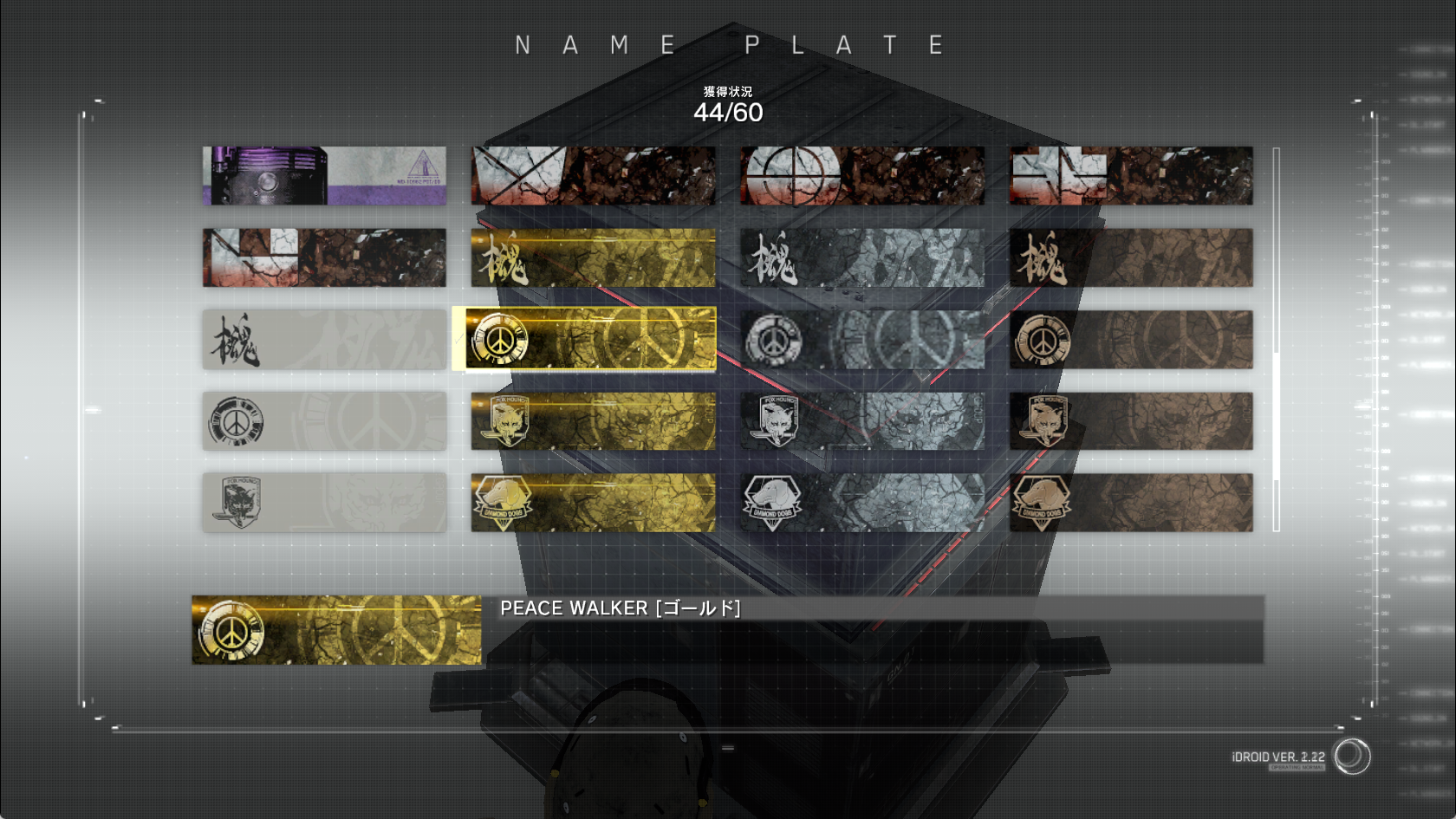Choose the Peace Walker silver name plate

861,340
